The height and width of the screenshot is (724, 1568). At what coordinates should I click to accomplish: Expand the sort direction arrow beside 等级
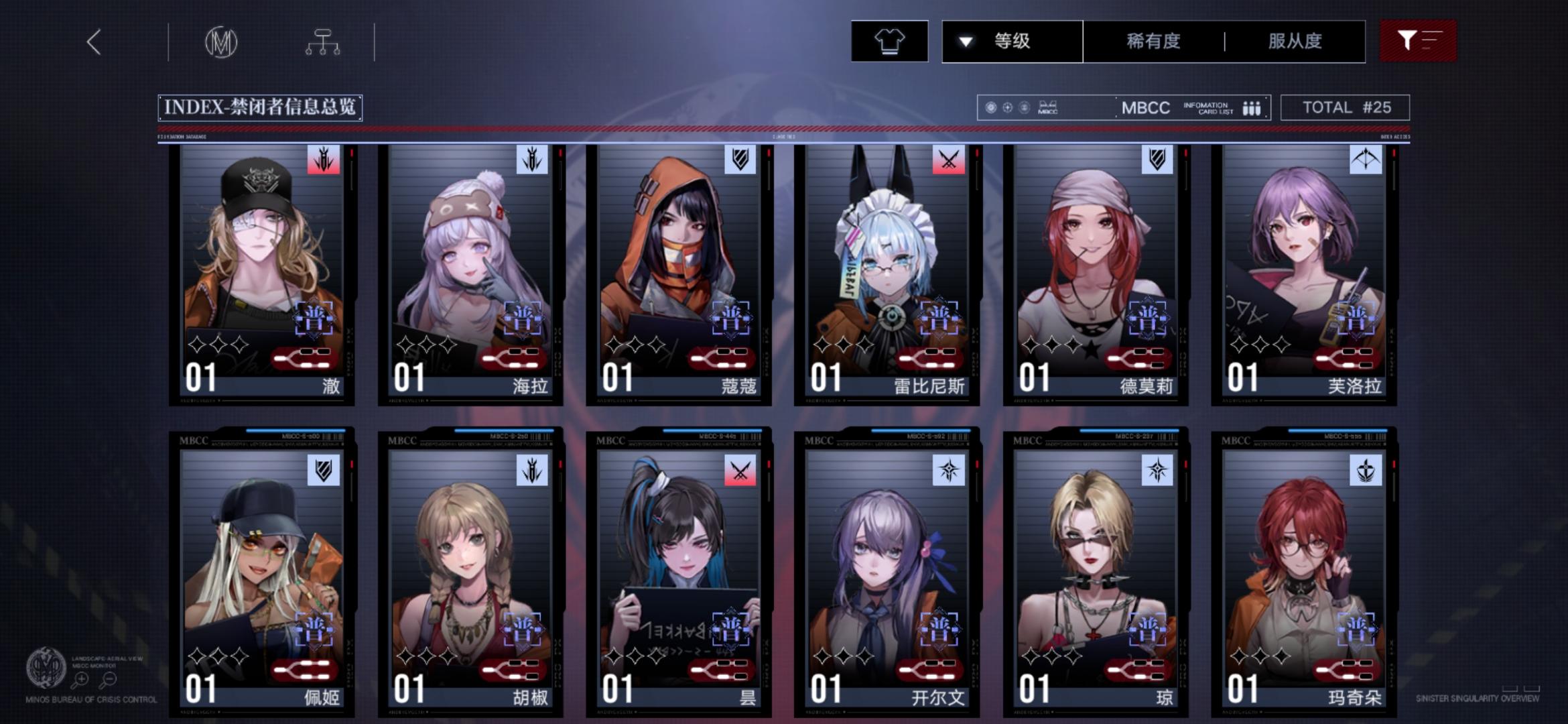(964, 41)
